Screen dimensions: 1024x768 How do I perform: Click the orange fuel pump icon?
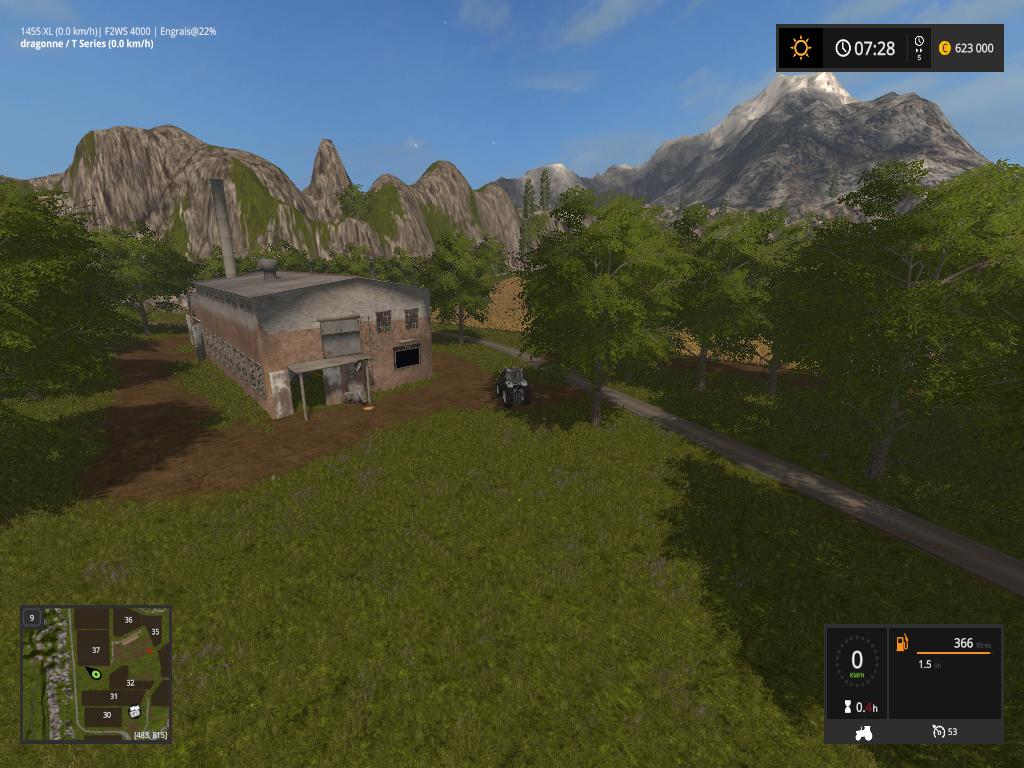(902, 643)
